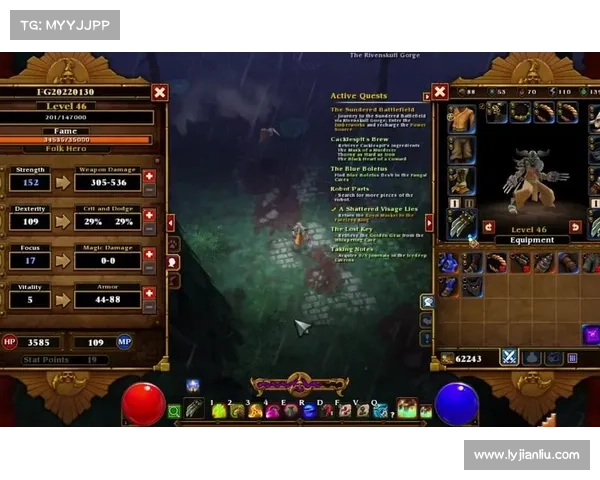The image size is (600, 480).
Task: Select the claw weapon hotbar slot
Action: tap(194, 408)
